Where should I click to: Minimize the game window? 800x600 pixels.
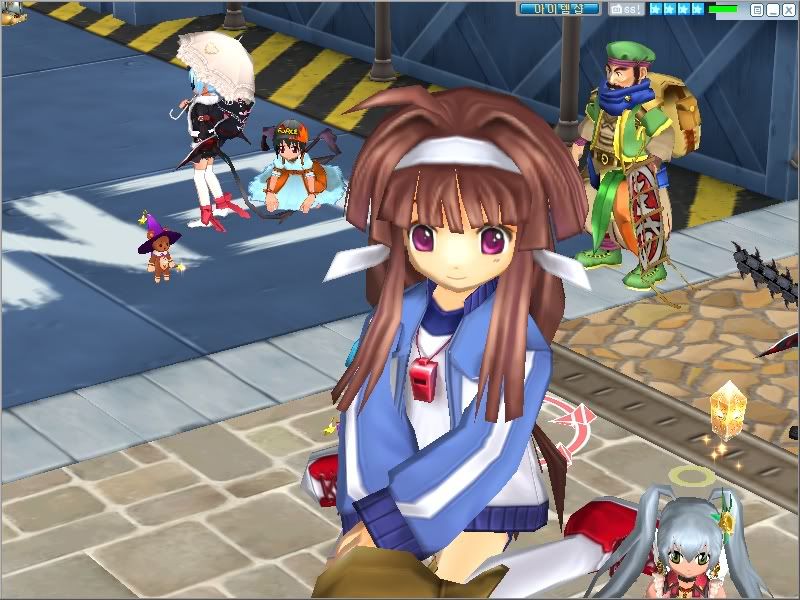coord(772,9)
